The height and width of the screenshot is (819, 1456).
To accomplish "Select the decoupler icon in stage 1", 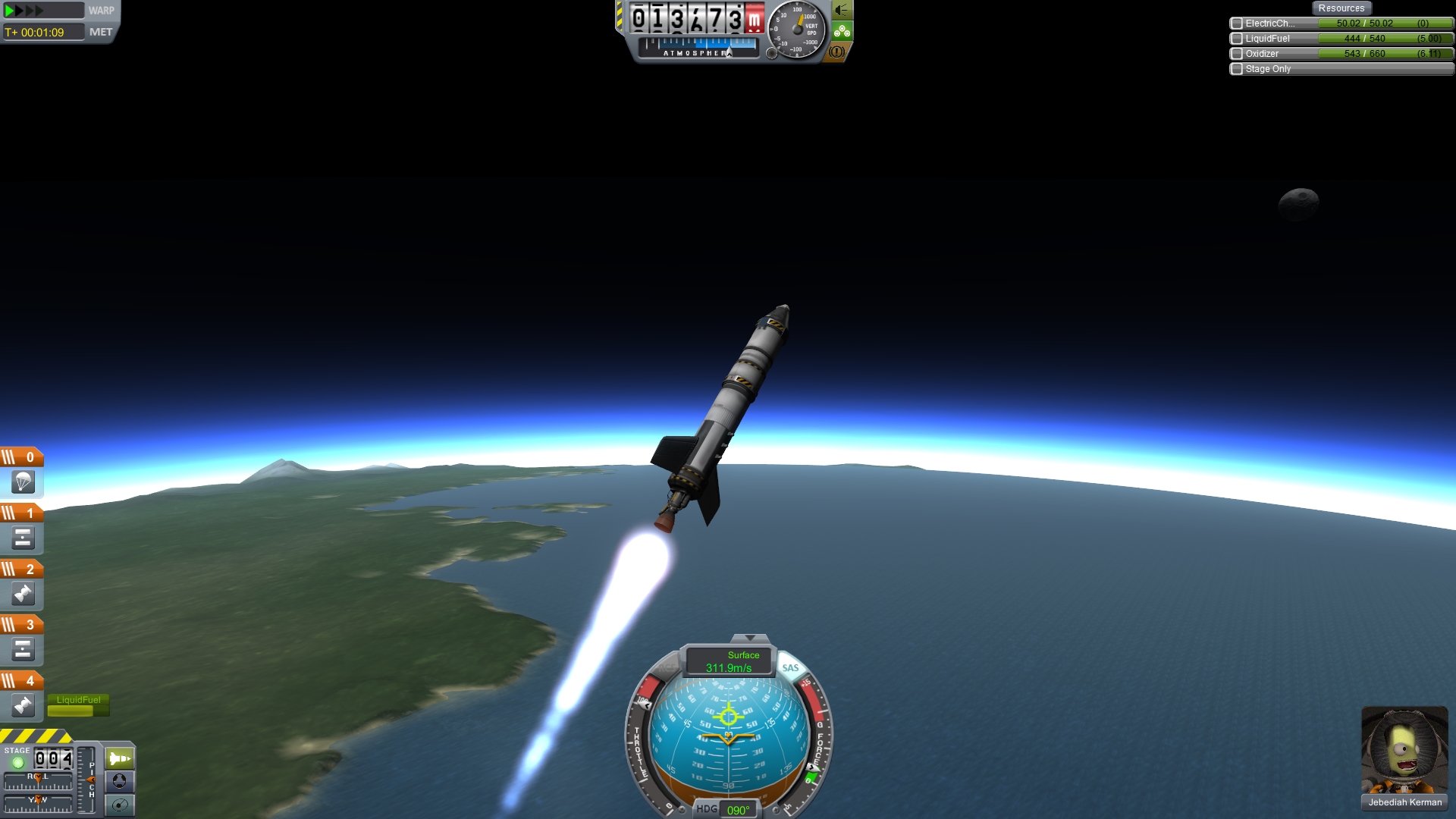I will pyautogui.click(x=23, y=538).
